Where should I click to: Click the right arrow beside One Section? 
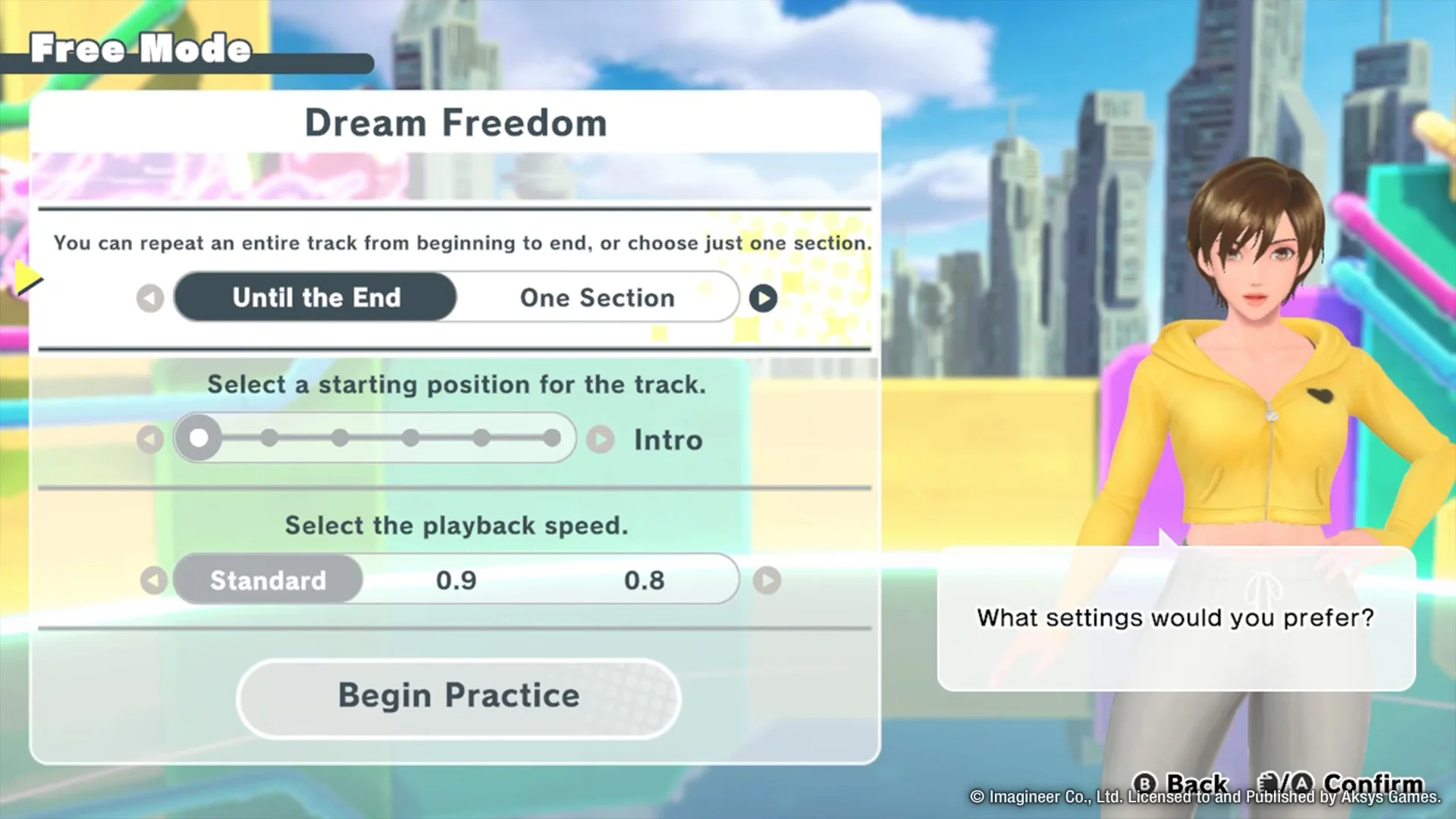(x=764, y=297)
